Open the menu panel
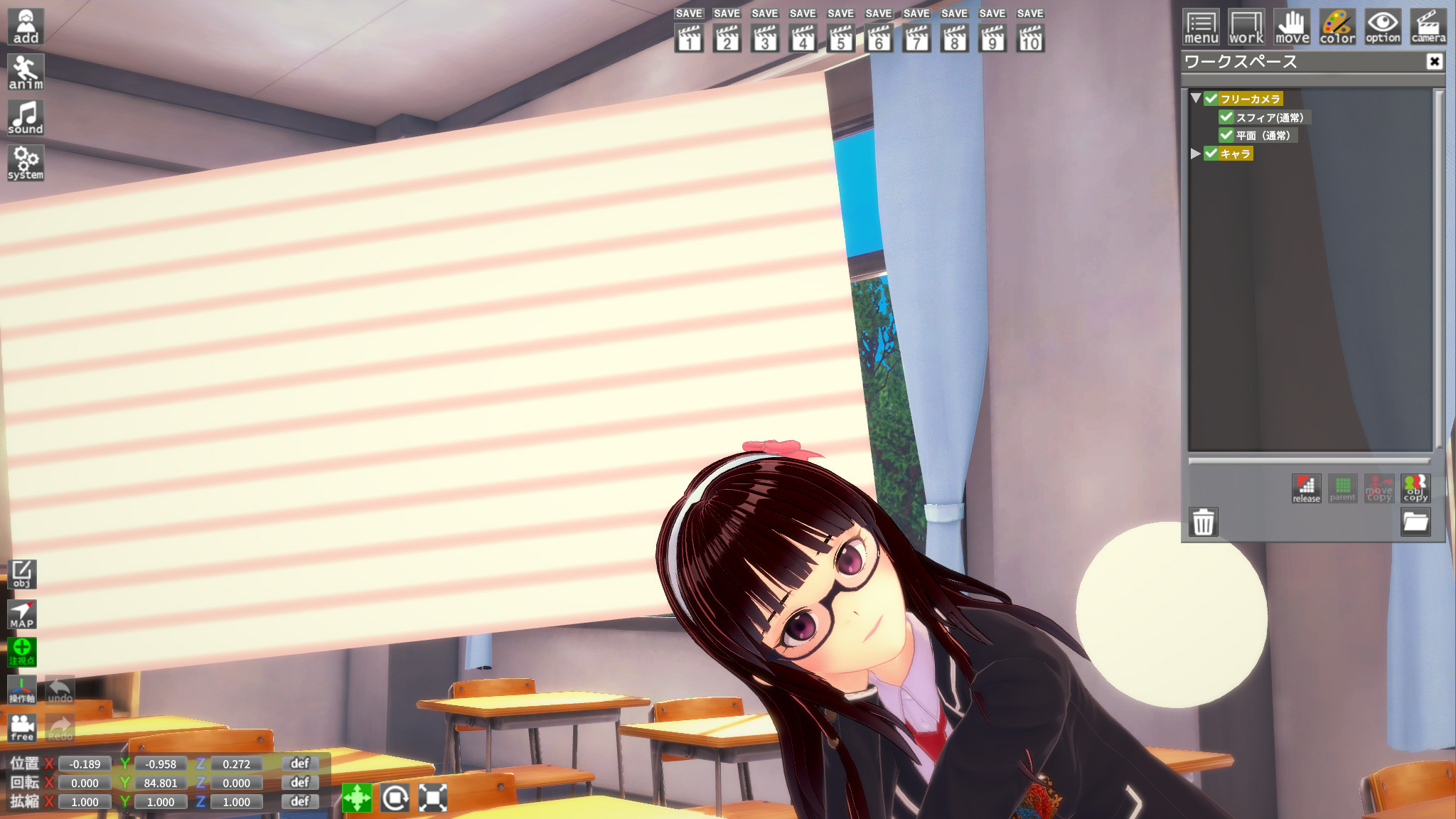Viewport: 1456px width, 819px height. (x=1200, y=26)
